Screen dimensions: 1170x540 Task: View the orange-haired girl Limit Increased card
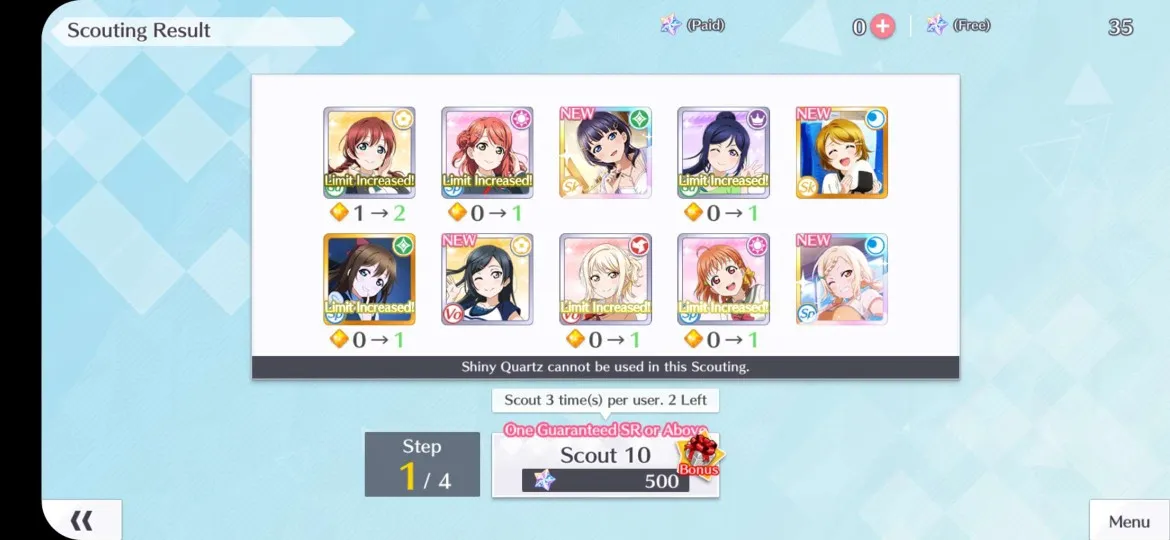pyautogui.click(x=723, y=279)
